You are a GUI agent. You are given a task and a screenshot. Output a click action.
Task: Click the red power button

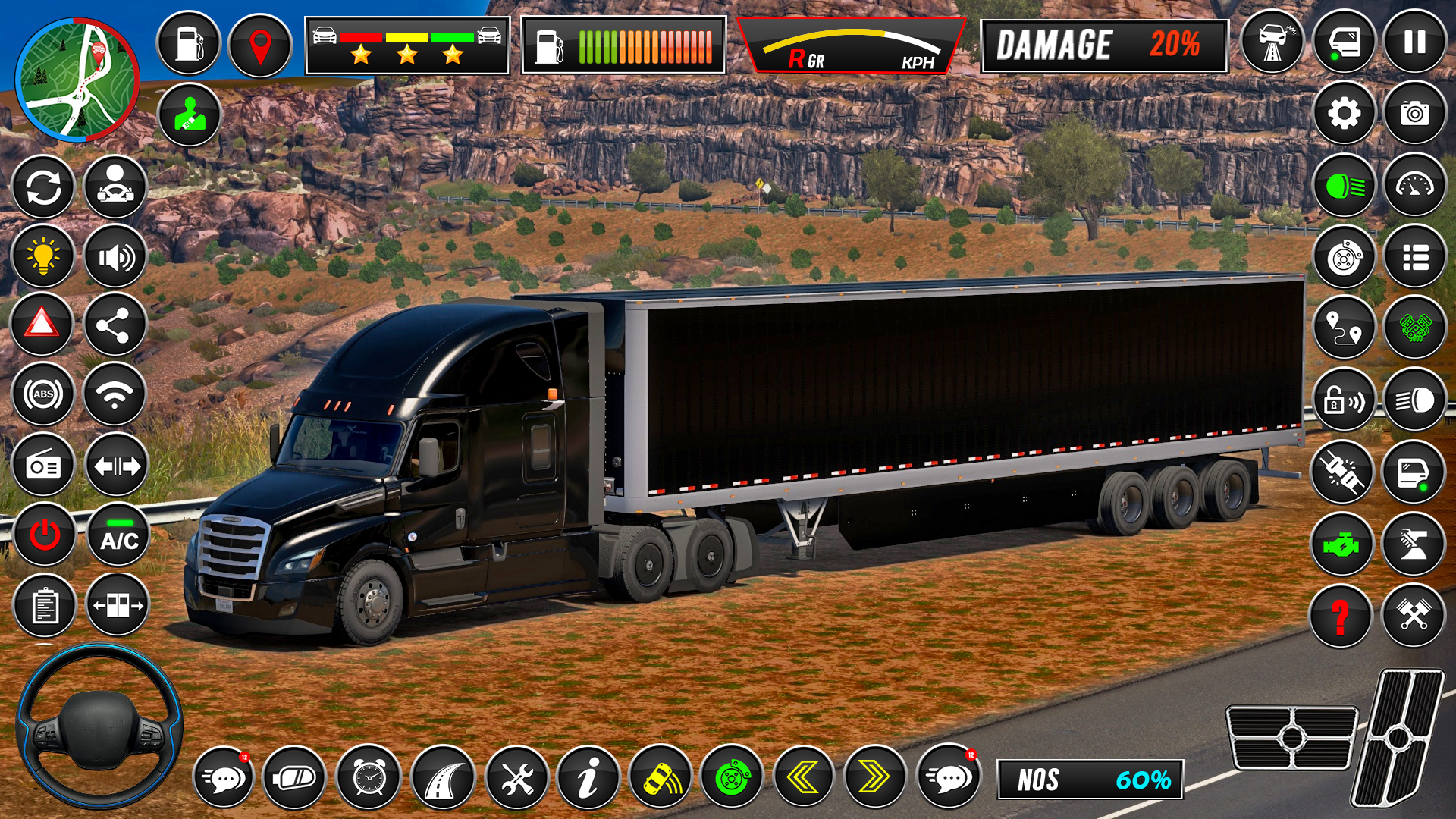click(44, 535)
